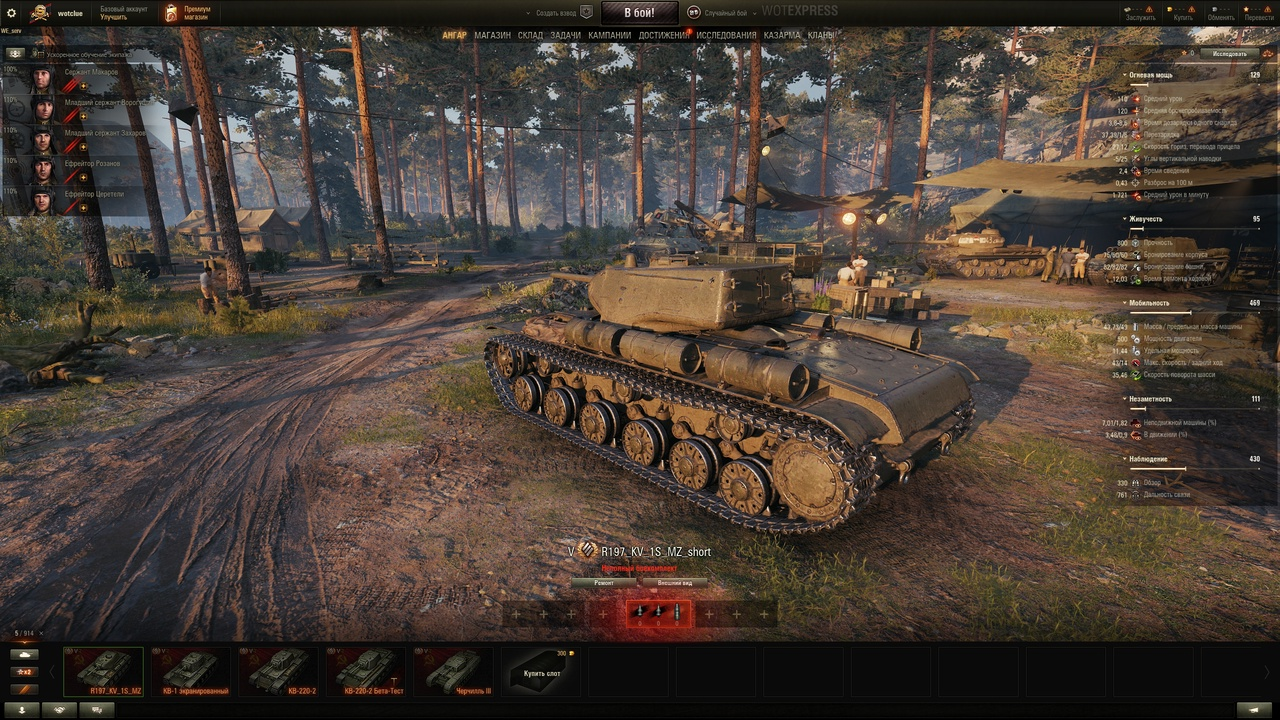The height and width of the screenshot is (720, 1280).
Task: Click «Купить слот» to buy a slot
Action: pos(542,671)
